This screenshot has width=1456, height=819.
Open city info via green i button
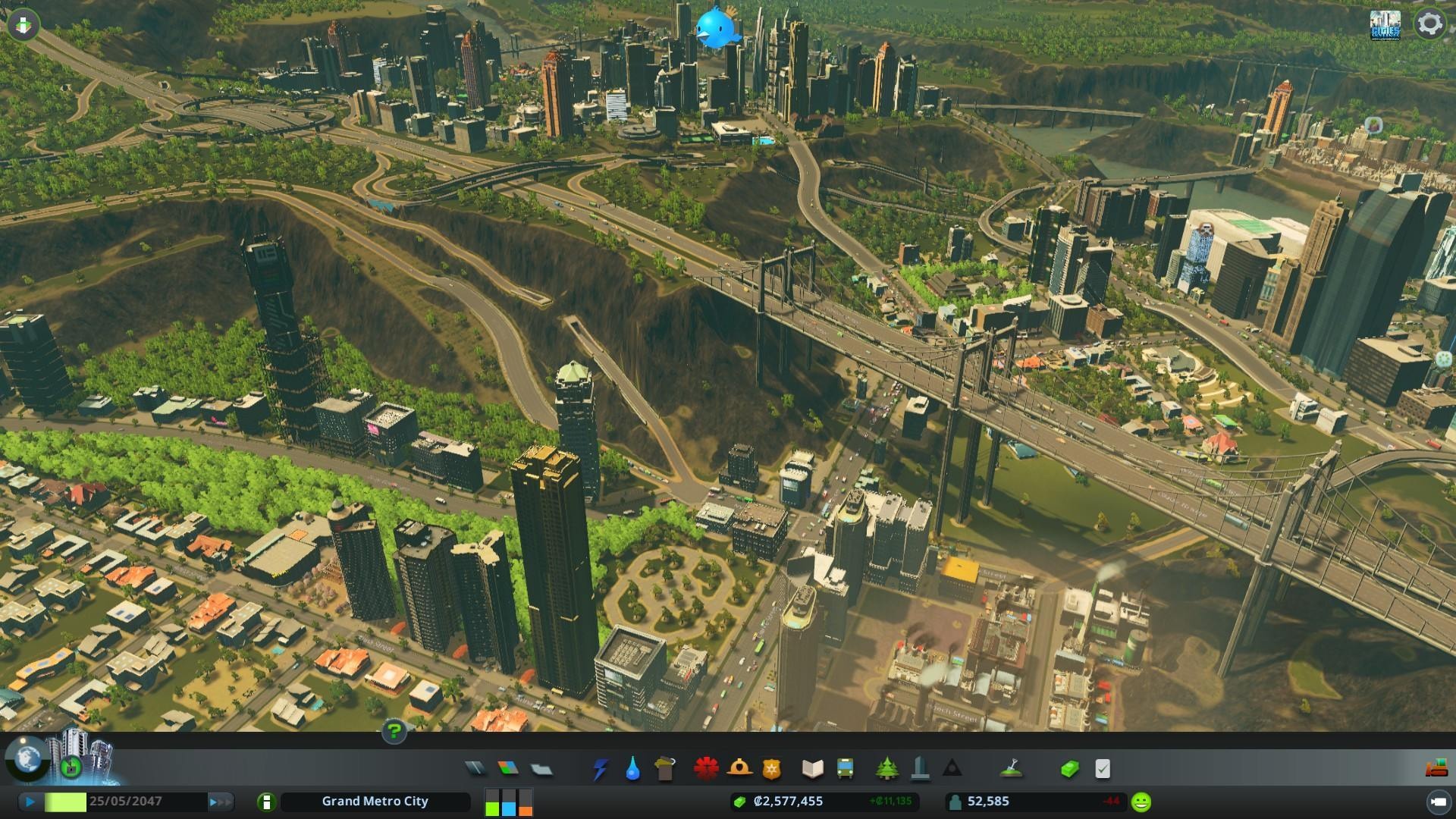266,802
